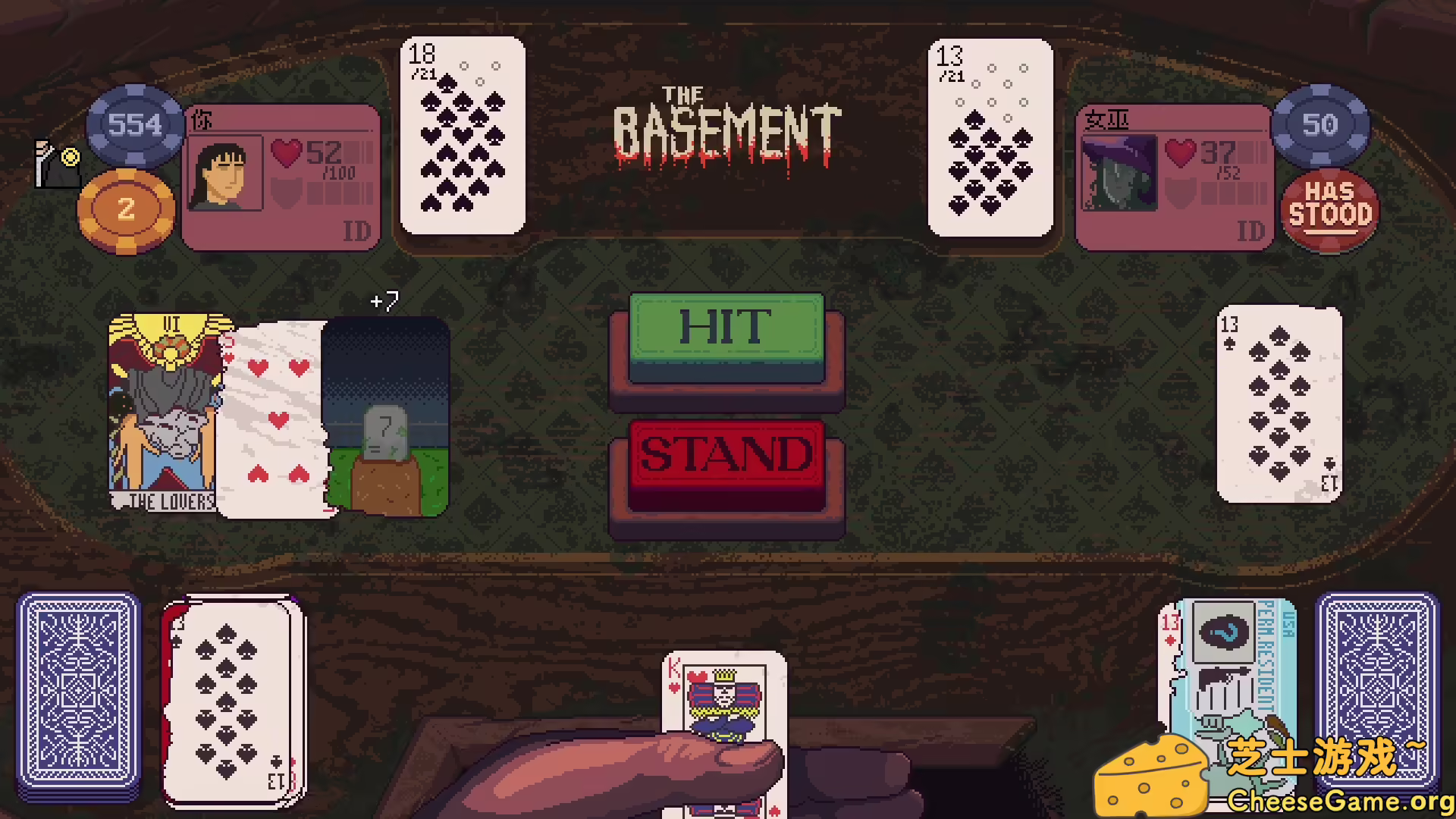
Task: Click the blue 554 chip stack
Action: 135,126
